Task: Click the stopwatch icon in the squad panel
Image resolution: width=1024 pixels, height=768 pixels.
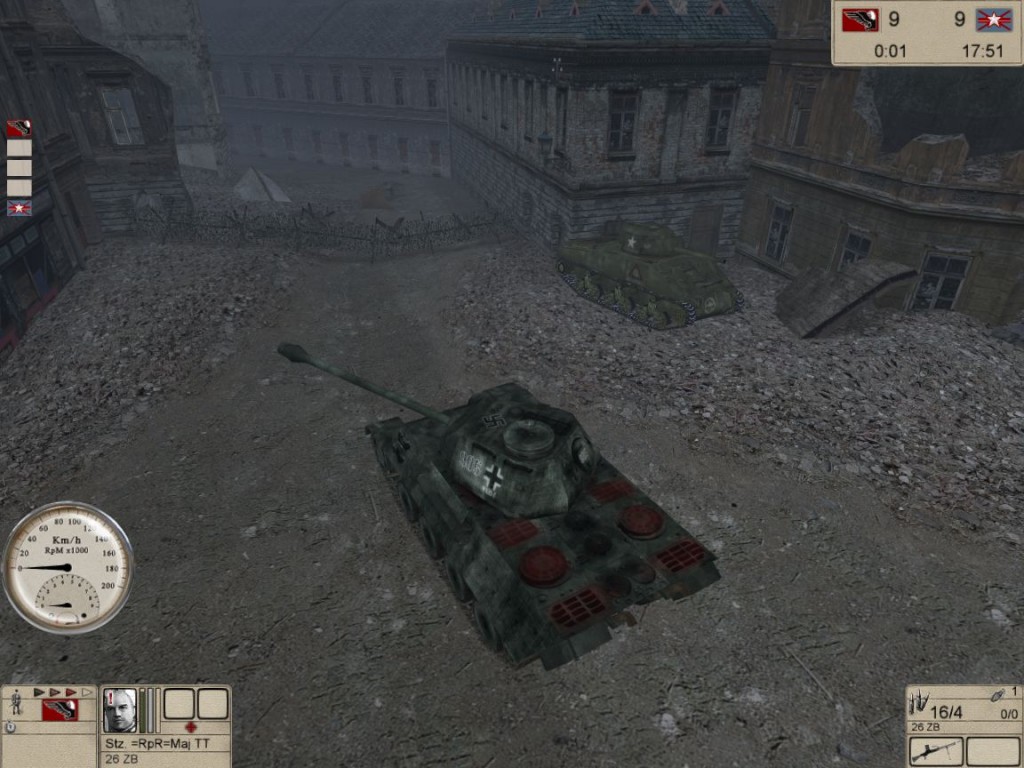Action: pos(10,728)
